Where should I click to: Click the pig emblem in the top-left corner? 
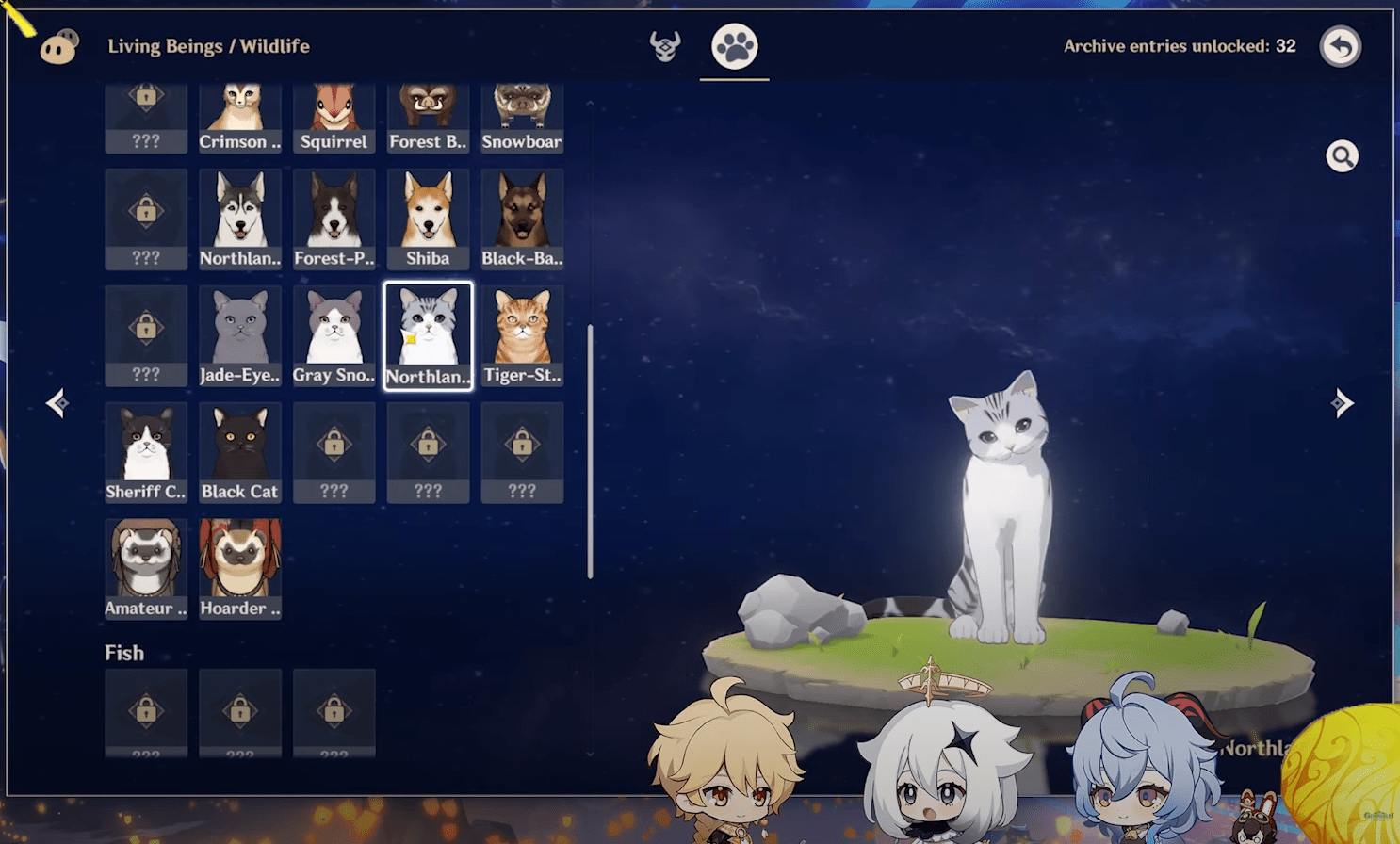tap(58, 45)
